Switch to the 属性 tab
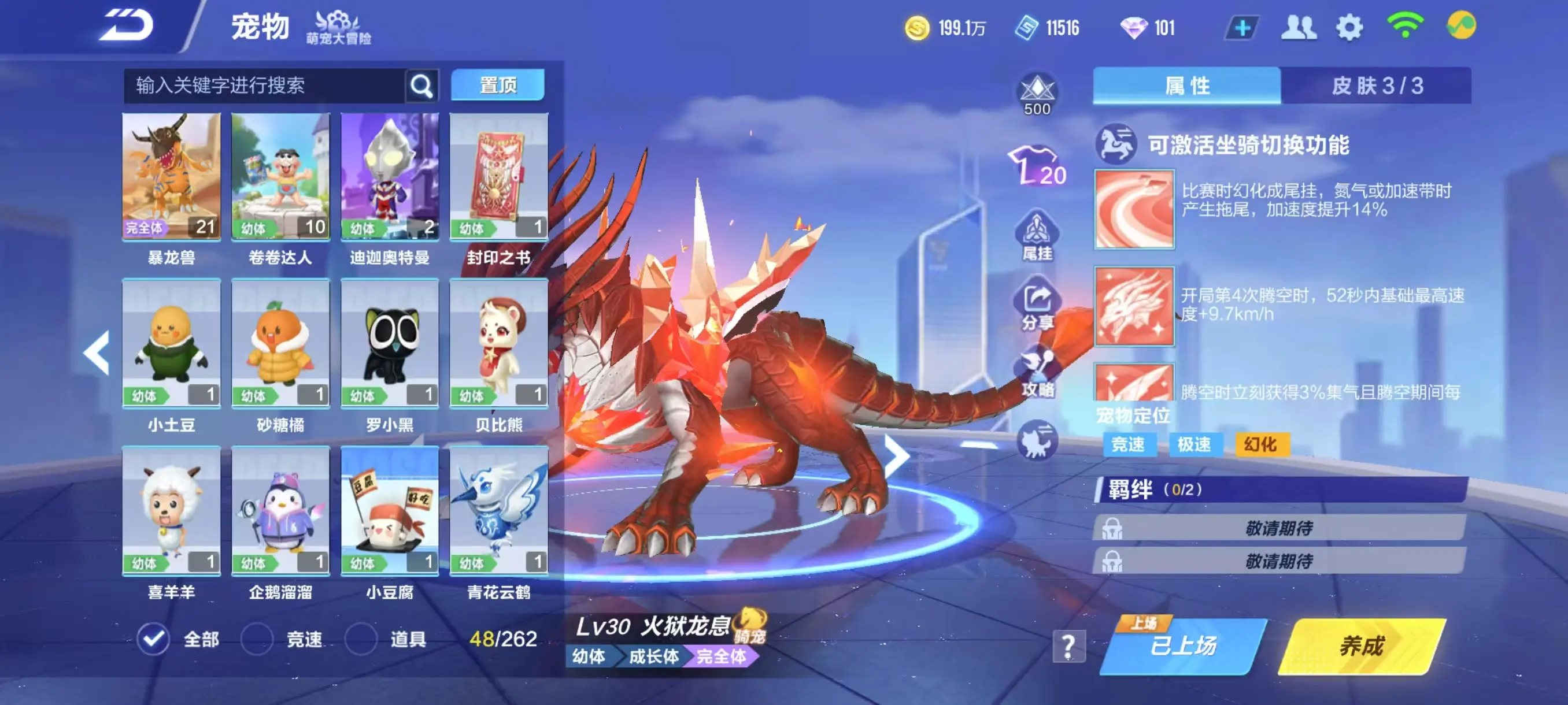1568x705 pixels. 1187,85
